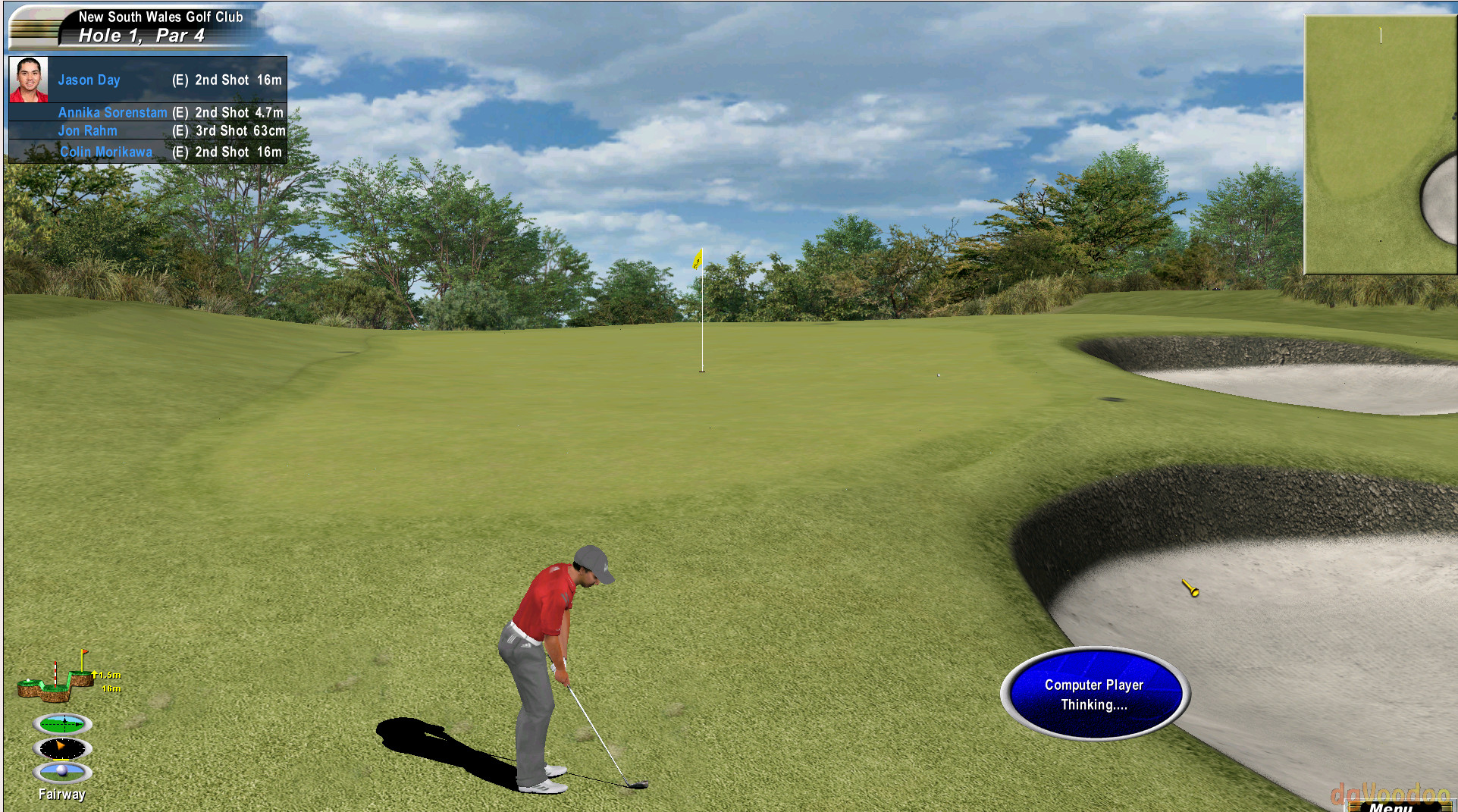The image size is (1458, 812).
Task: Click Colin Morikawa's score row
Action: tap(106, 152)
